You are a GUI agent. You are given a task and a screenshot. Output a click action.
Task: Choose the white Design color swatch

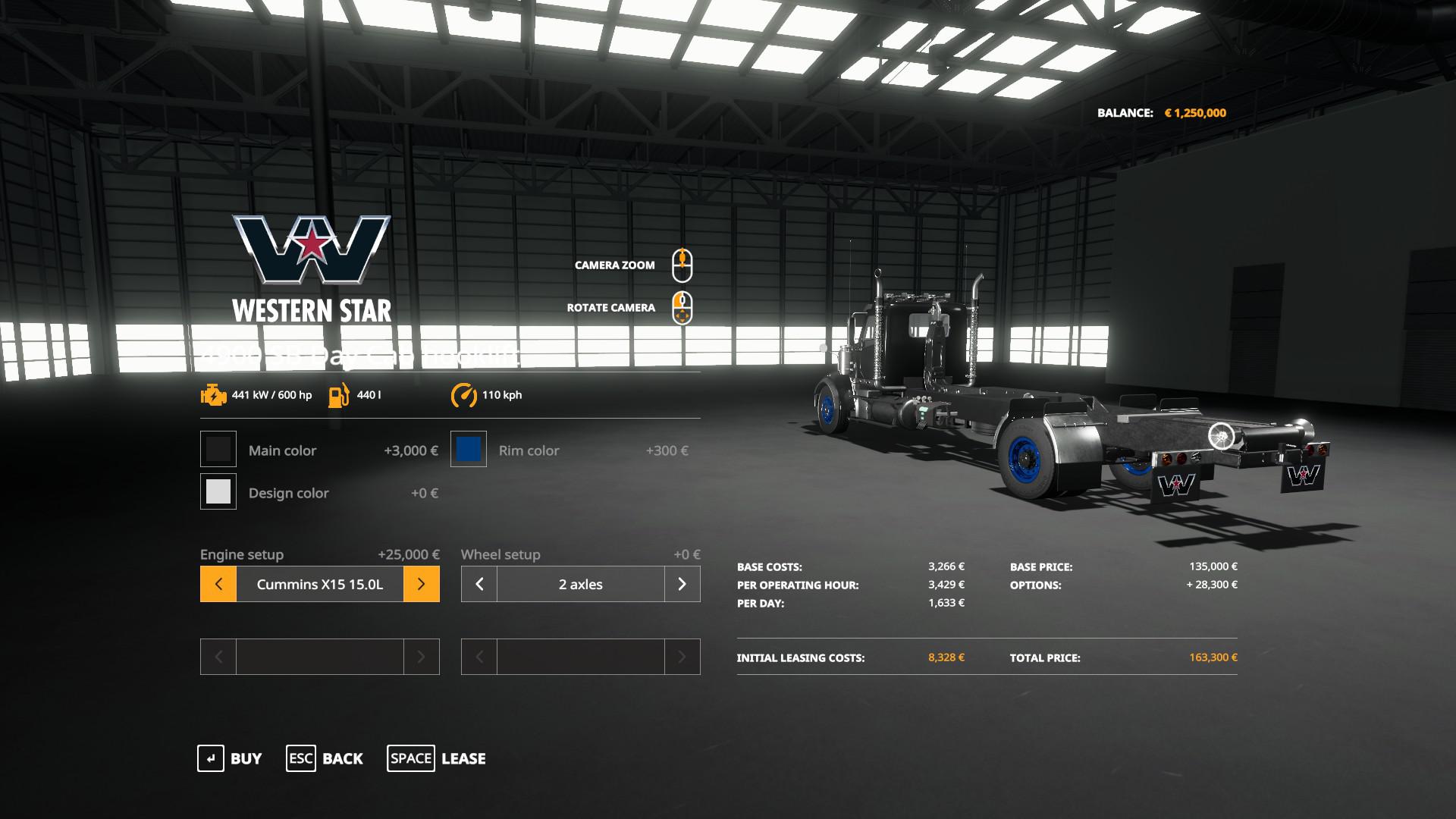(218, 492)
